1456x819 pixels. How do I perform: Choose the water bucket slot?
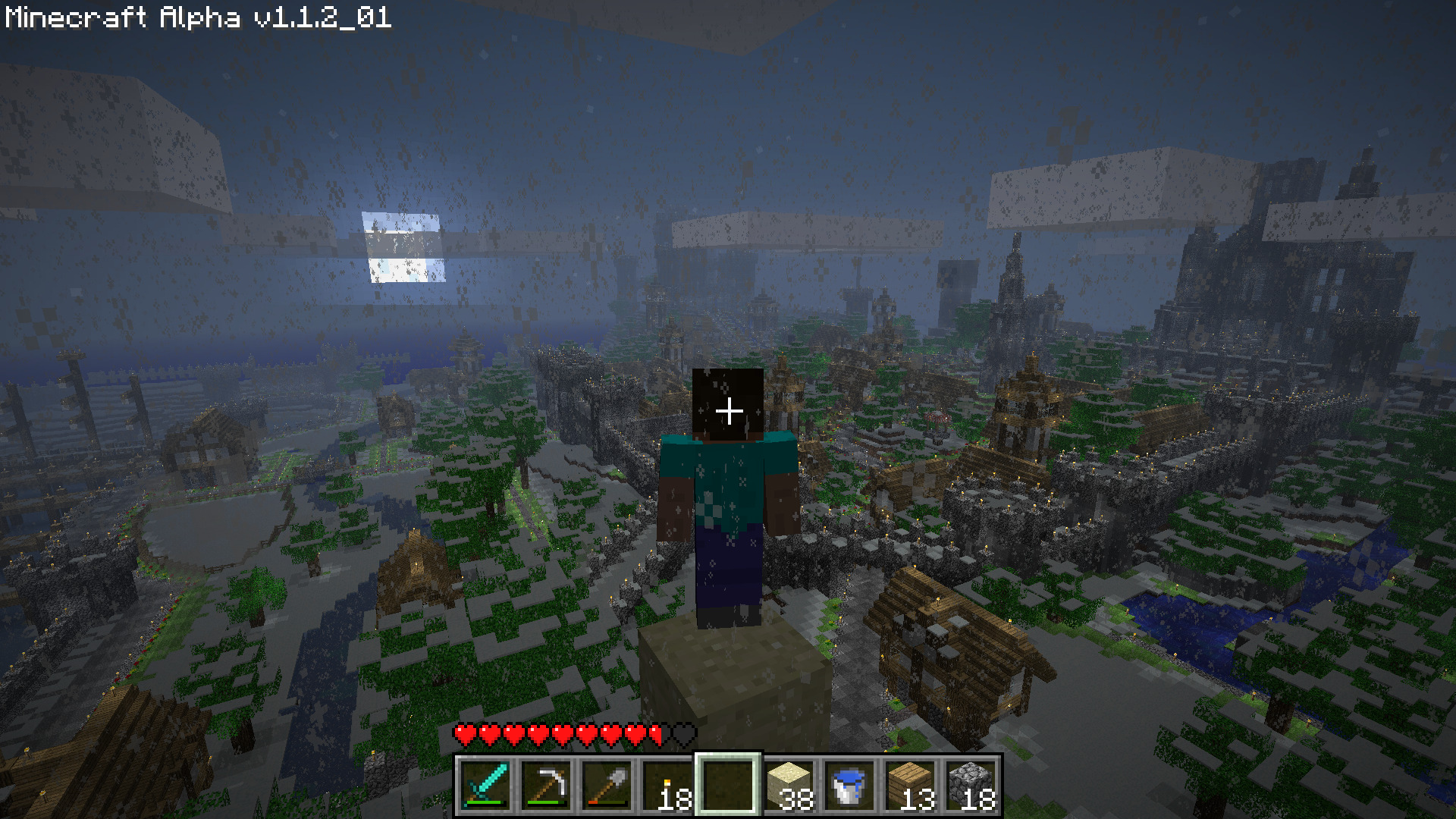849,785
